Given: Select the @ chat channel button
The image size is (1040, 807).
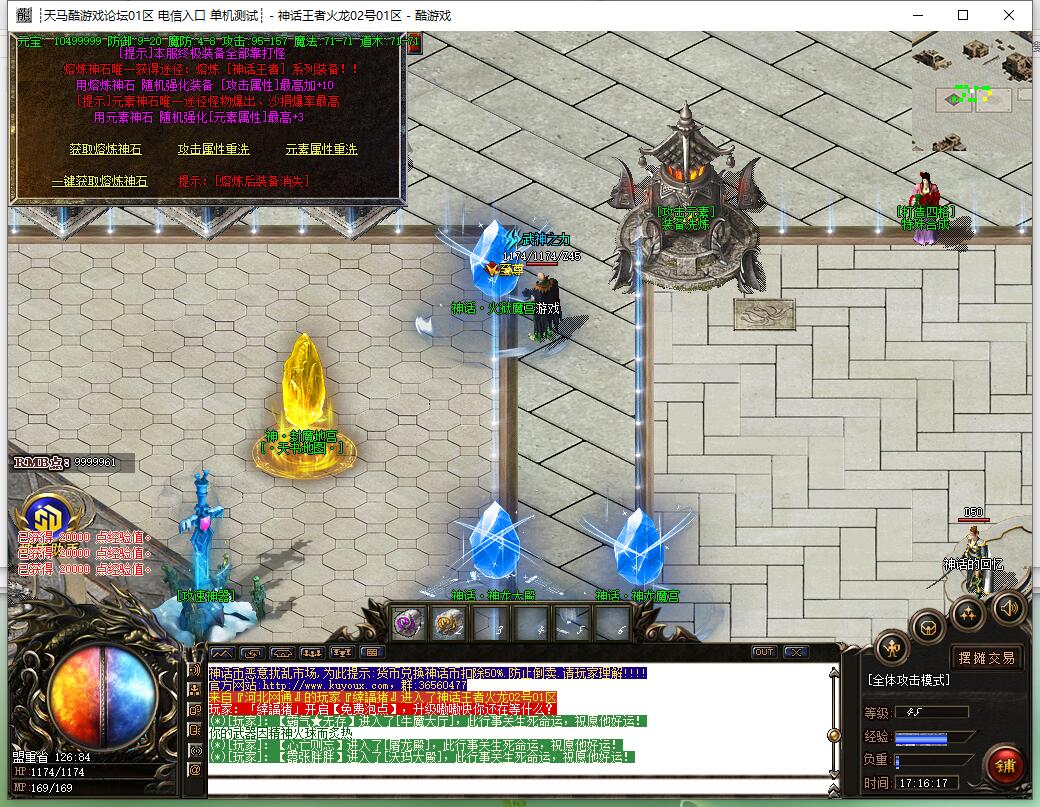Looking at the screenshot, I should [x=195, y=770].
